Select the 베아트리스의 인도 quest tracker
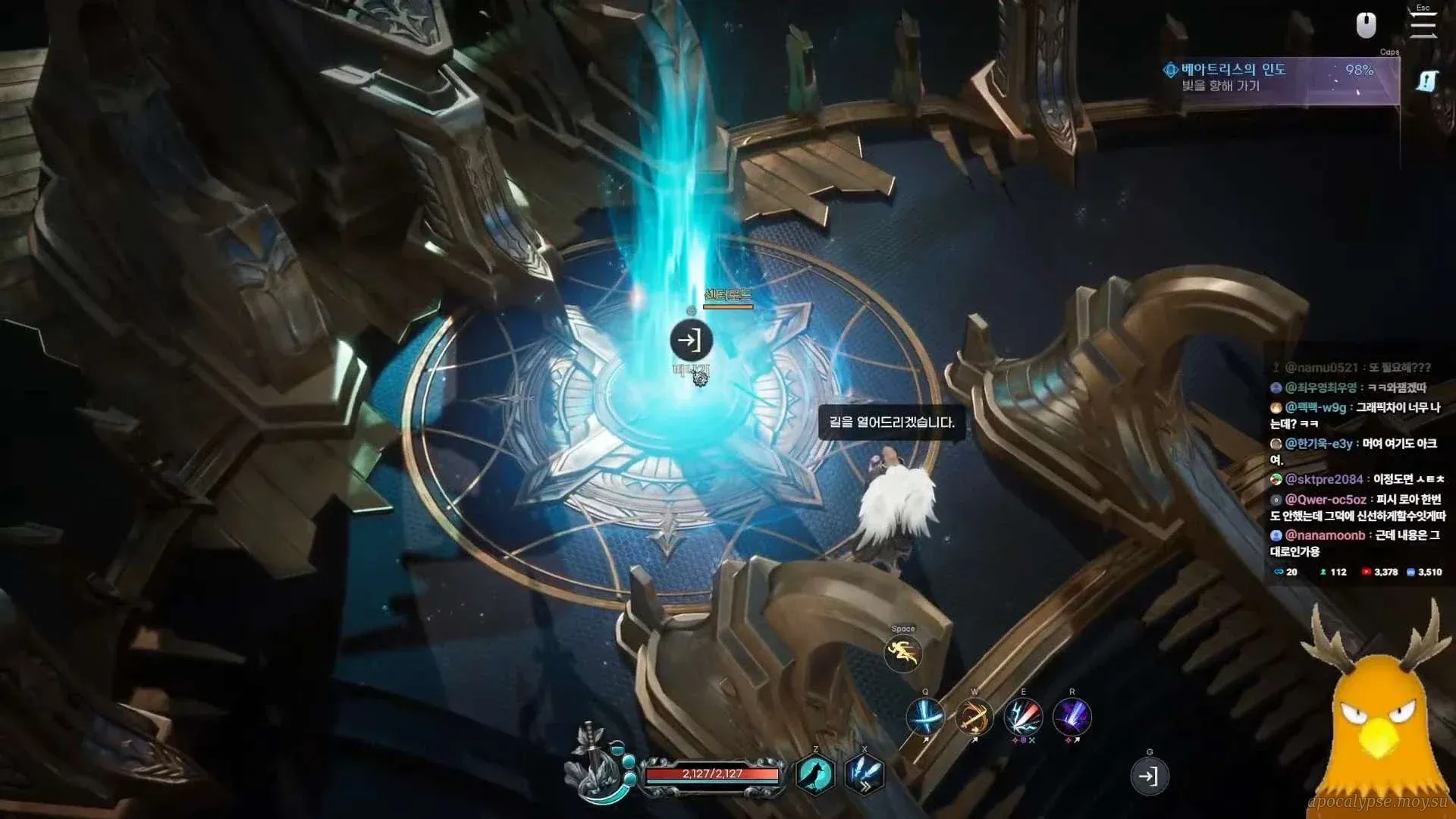 pos(1281,78)
